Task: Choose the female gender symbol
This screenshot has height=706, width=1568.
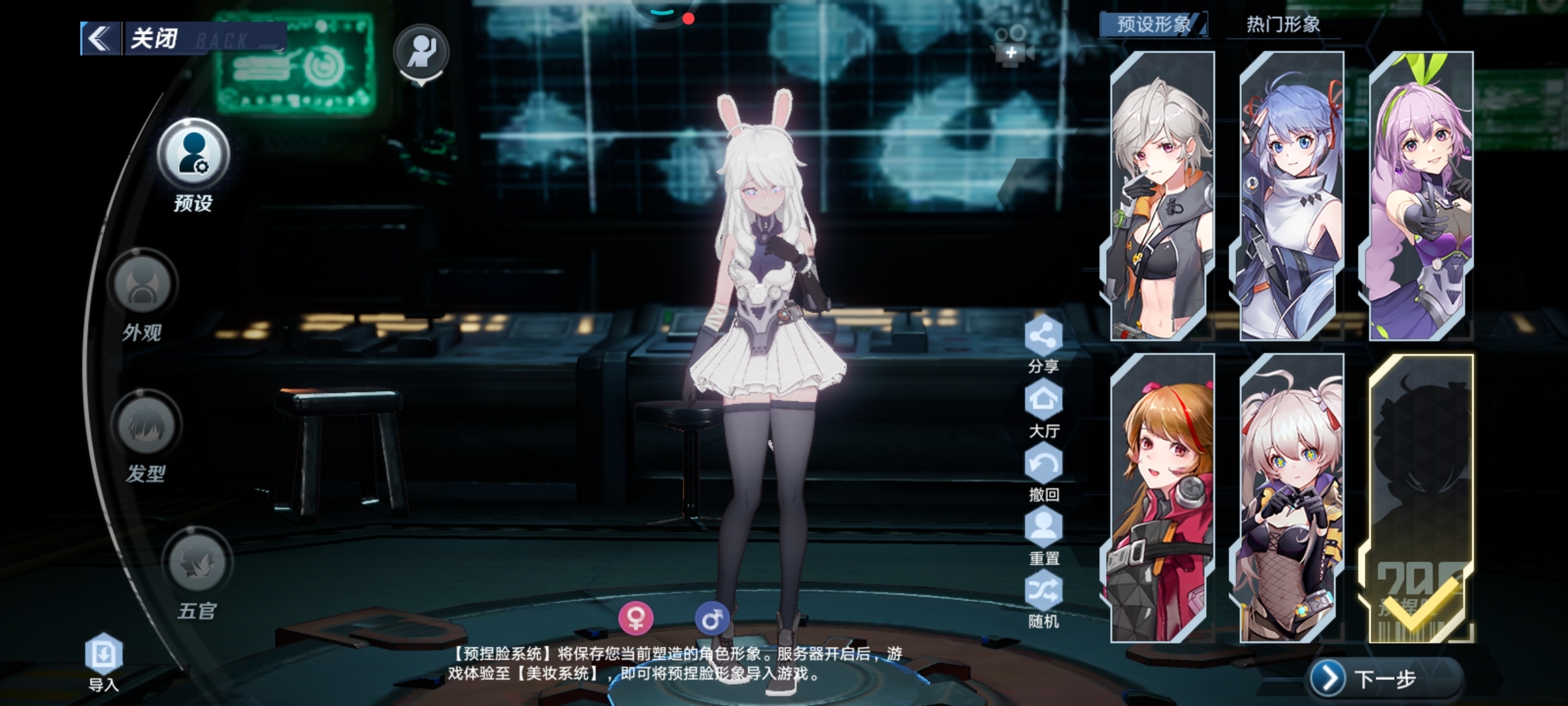Action: (x=636, y=618)
